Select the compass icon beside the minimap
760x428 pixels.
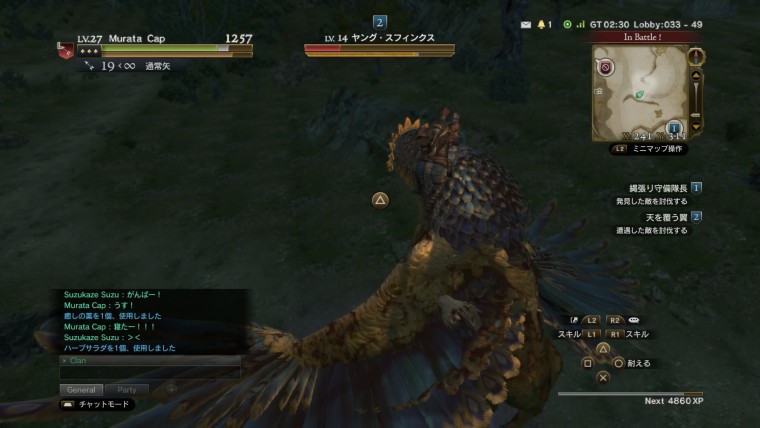[697, 56]
